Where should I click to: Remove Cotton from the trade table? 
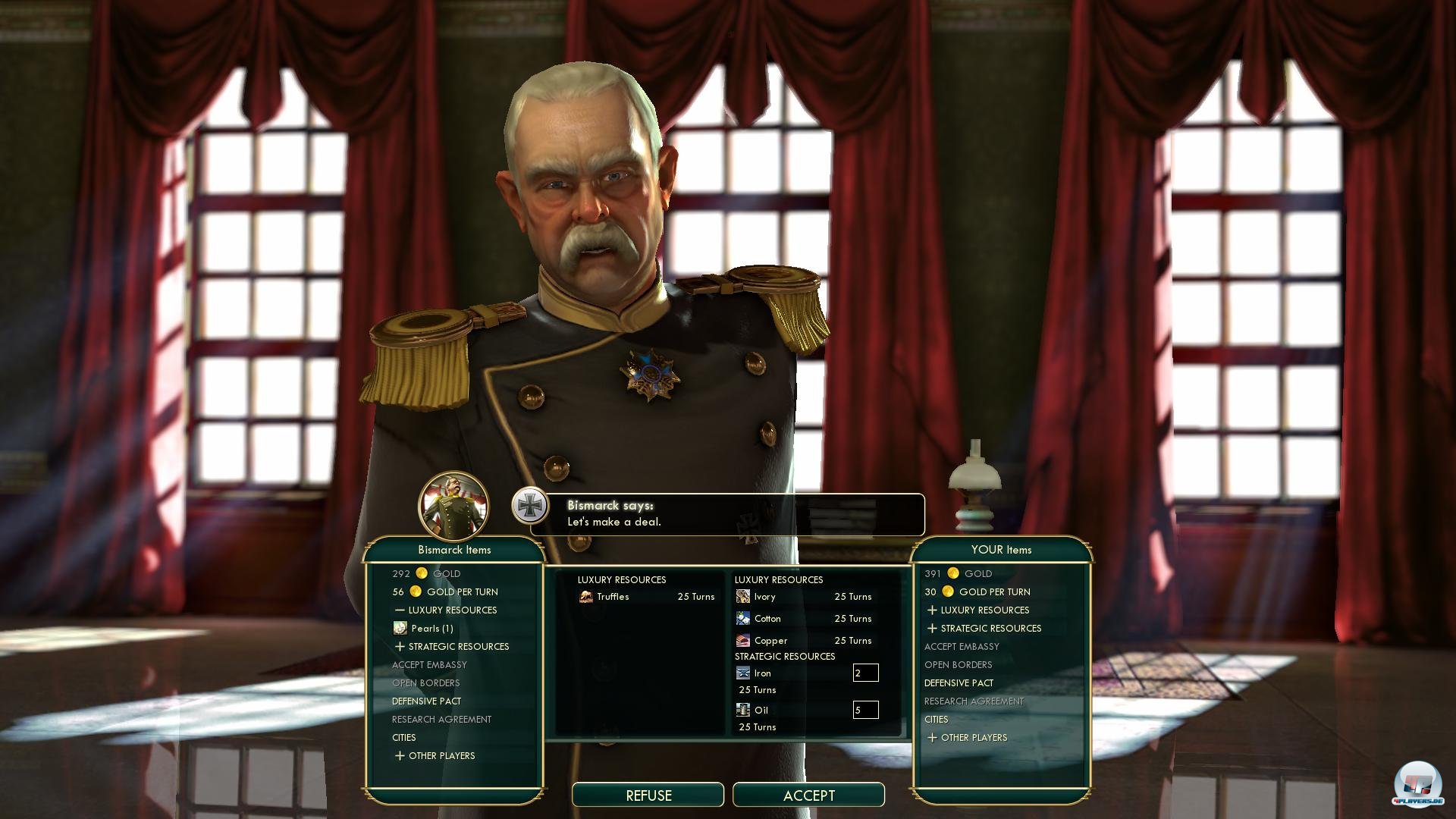click(x=767, y=619)
